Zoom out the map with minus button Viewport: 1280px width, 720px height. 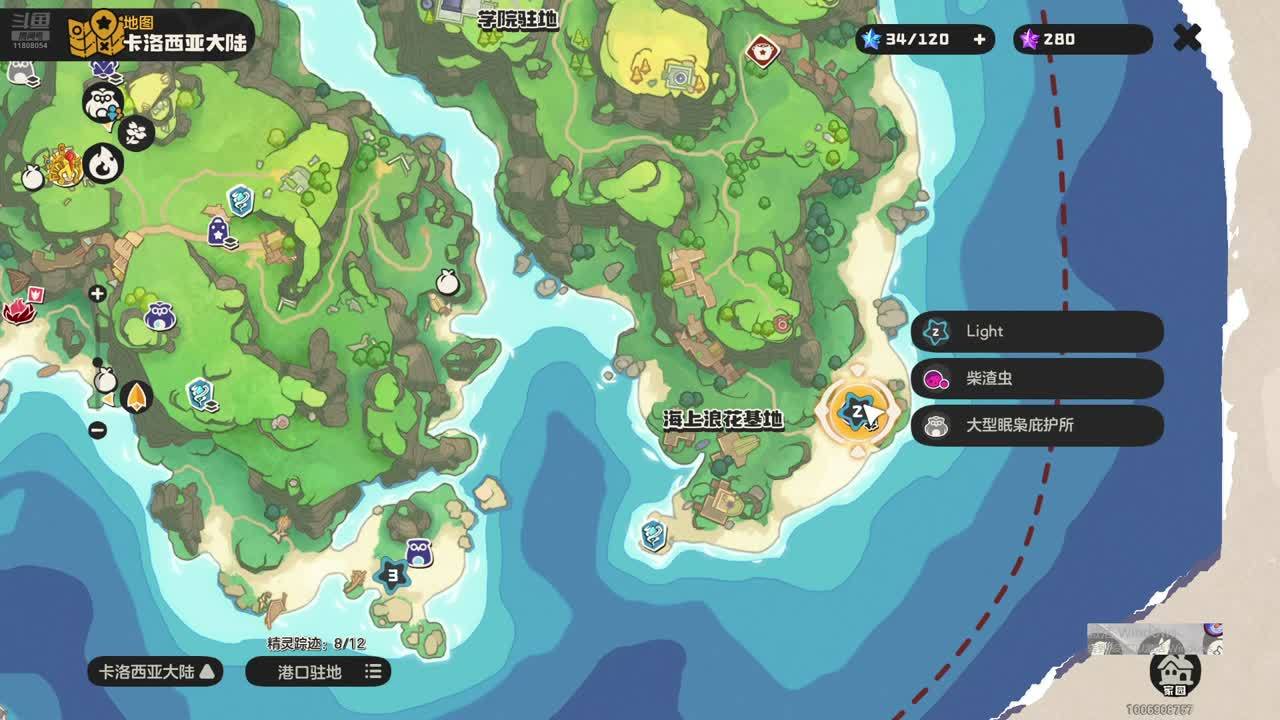point(97,430)
